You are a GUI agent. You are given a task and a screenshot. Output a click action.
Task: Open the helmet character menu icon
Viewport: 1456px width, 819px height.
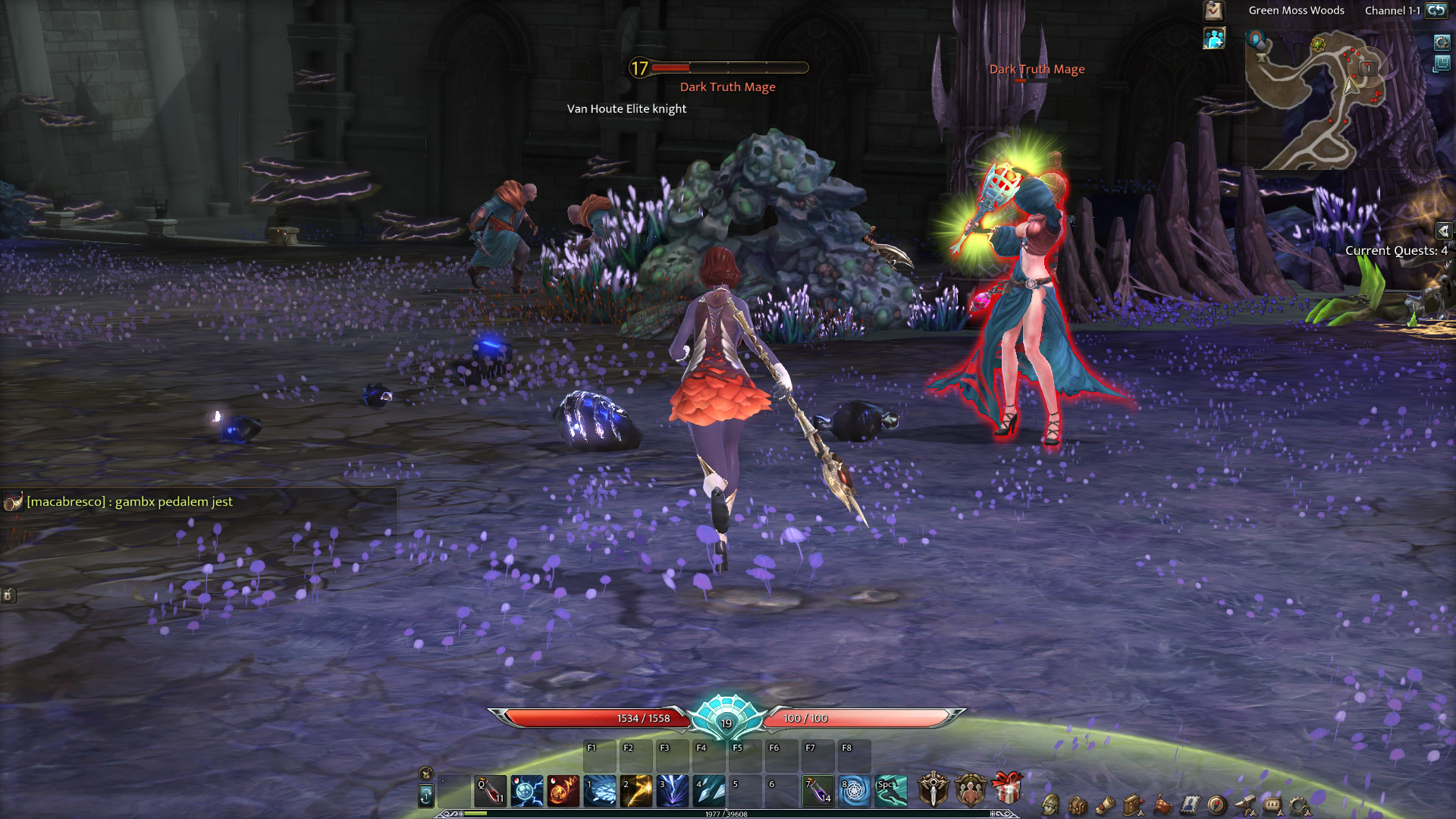pos(1050,805)
